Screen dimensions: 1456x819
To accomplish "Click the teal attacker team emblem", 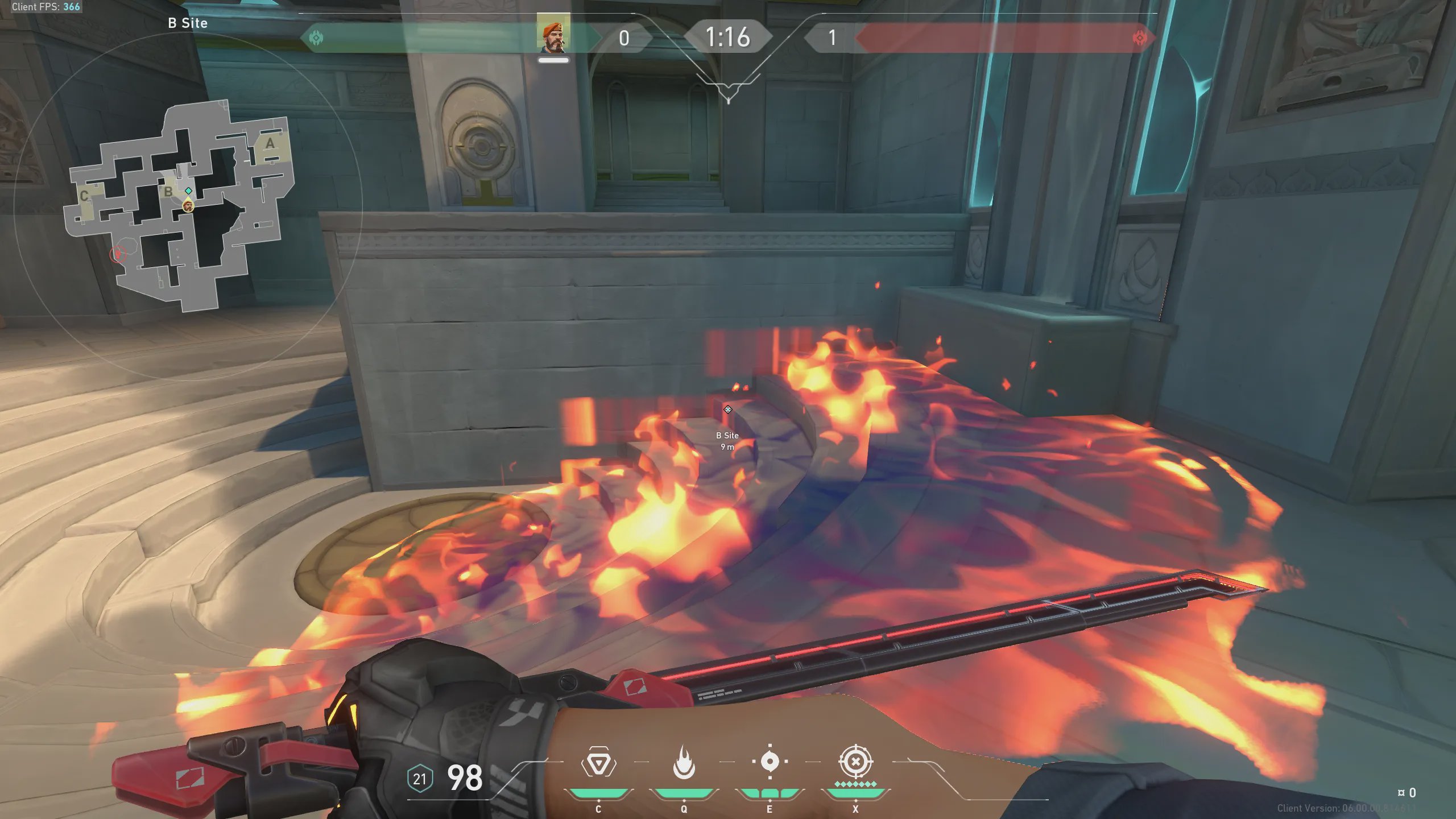I will click(316, 38).
